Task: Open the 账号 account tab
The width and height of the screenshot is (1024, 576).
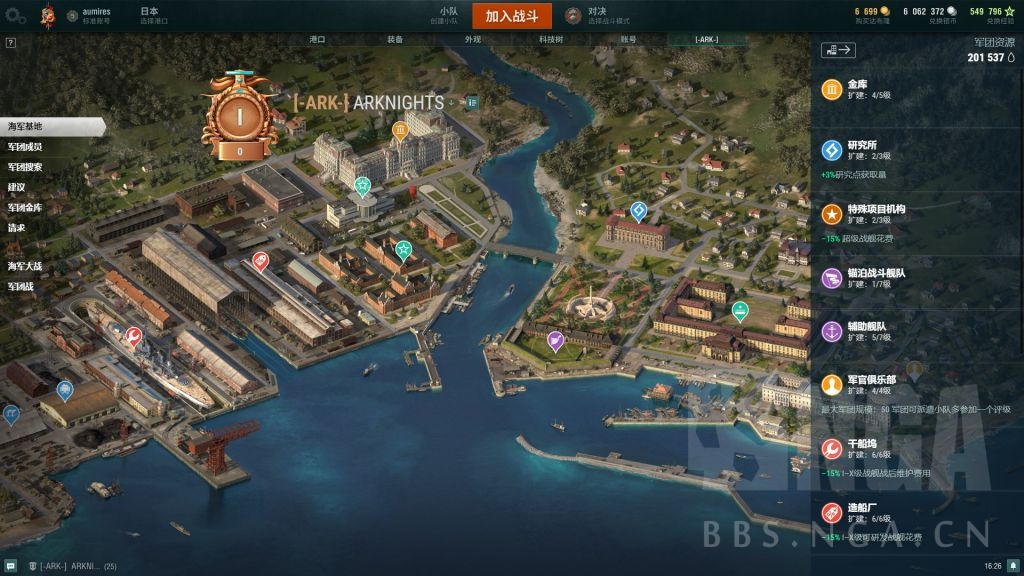Action: coord(628,39)
